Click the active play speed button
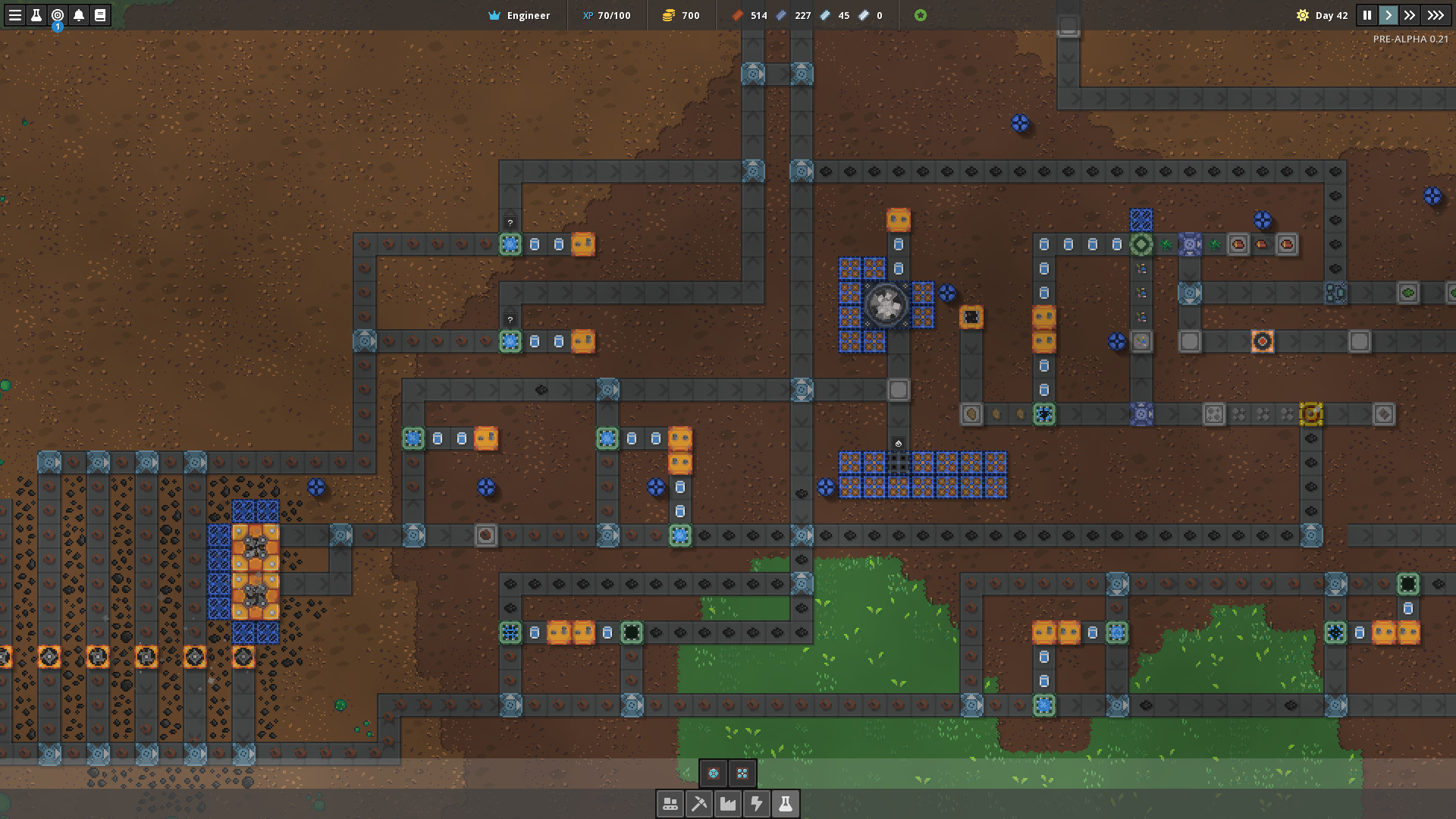Screen dimensions: 1456x819 (x=1388, y=15)
